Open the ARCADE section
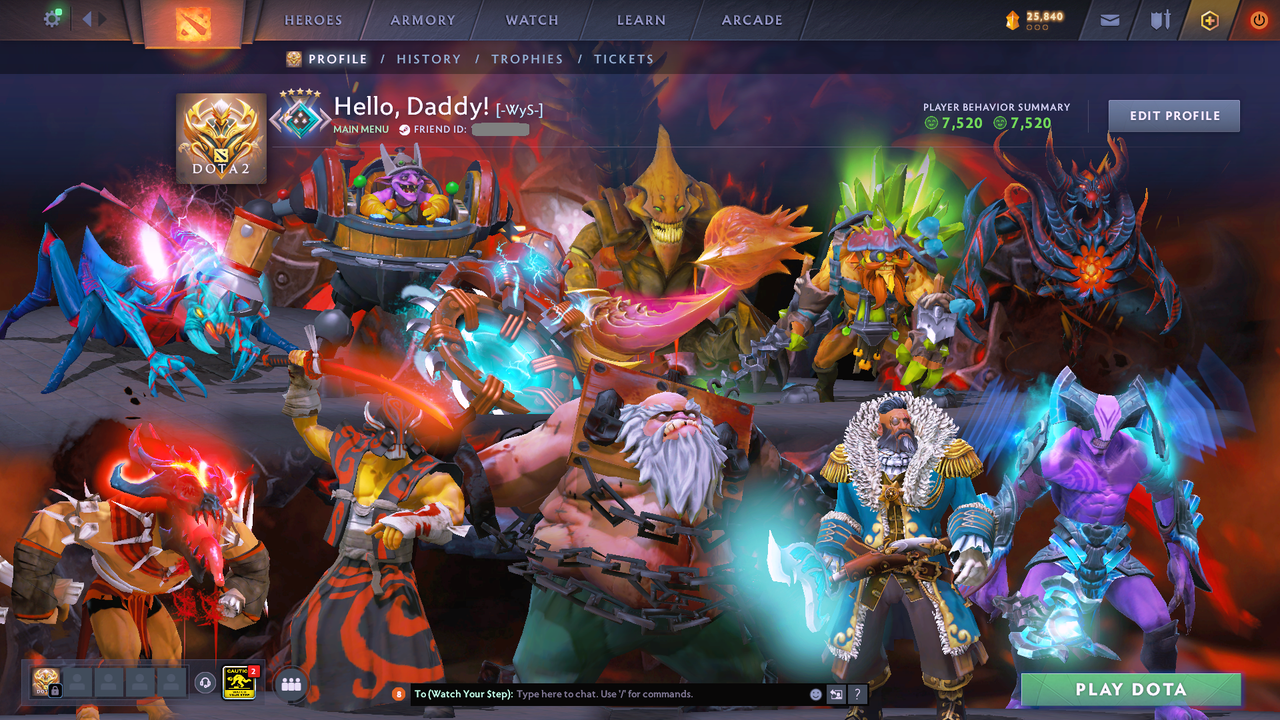This screenshot has height=720, width=1280. pyautogui.click(x=750, y=20)
